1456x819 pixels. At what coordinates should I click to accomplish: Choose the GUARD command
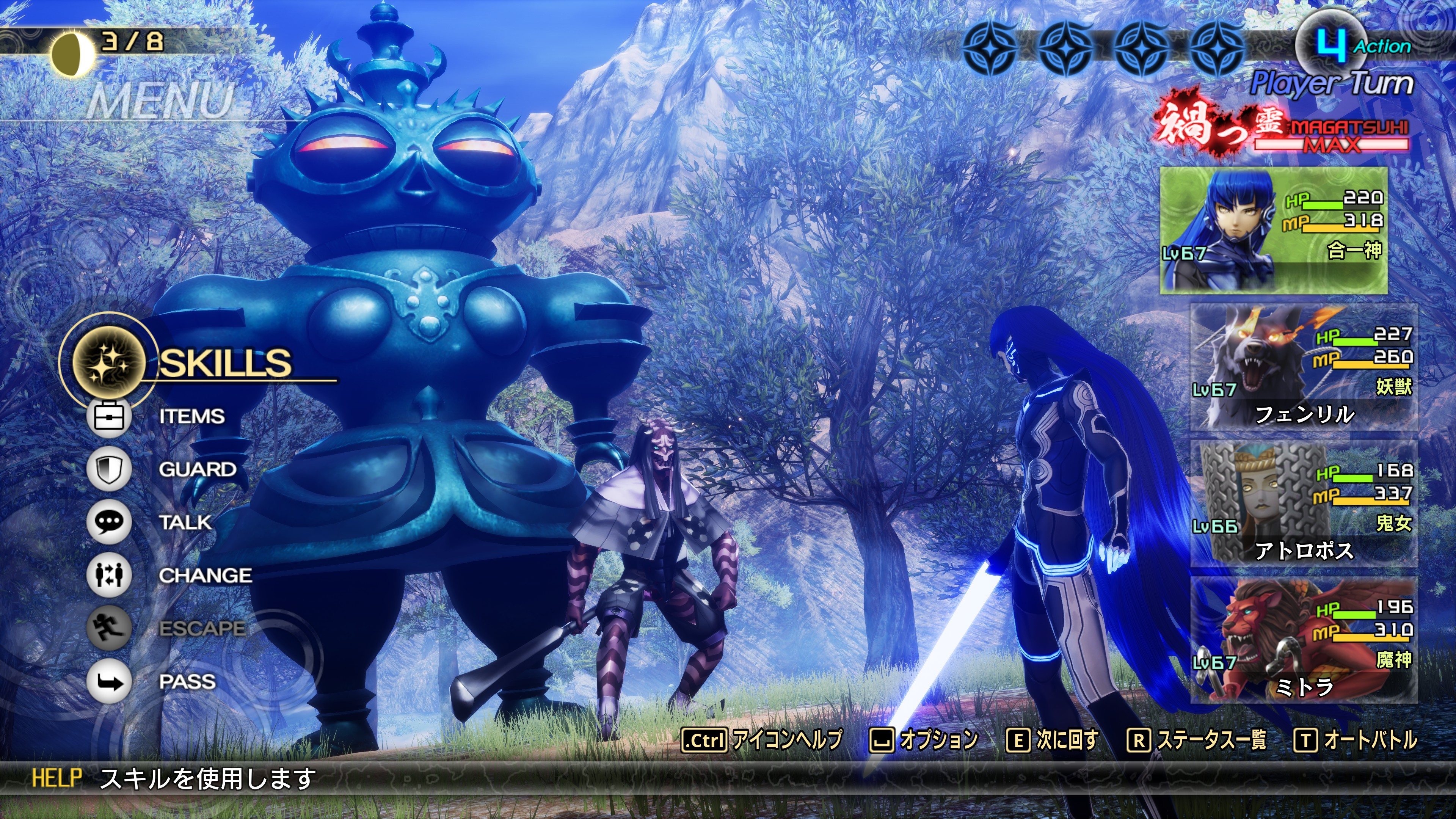197,470
